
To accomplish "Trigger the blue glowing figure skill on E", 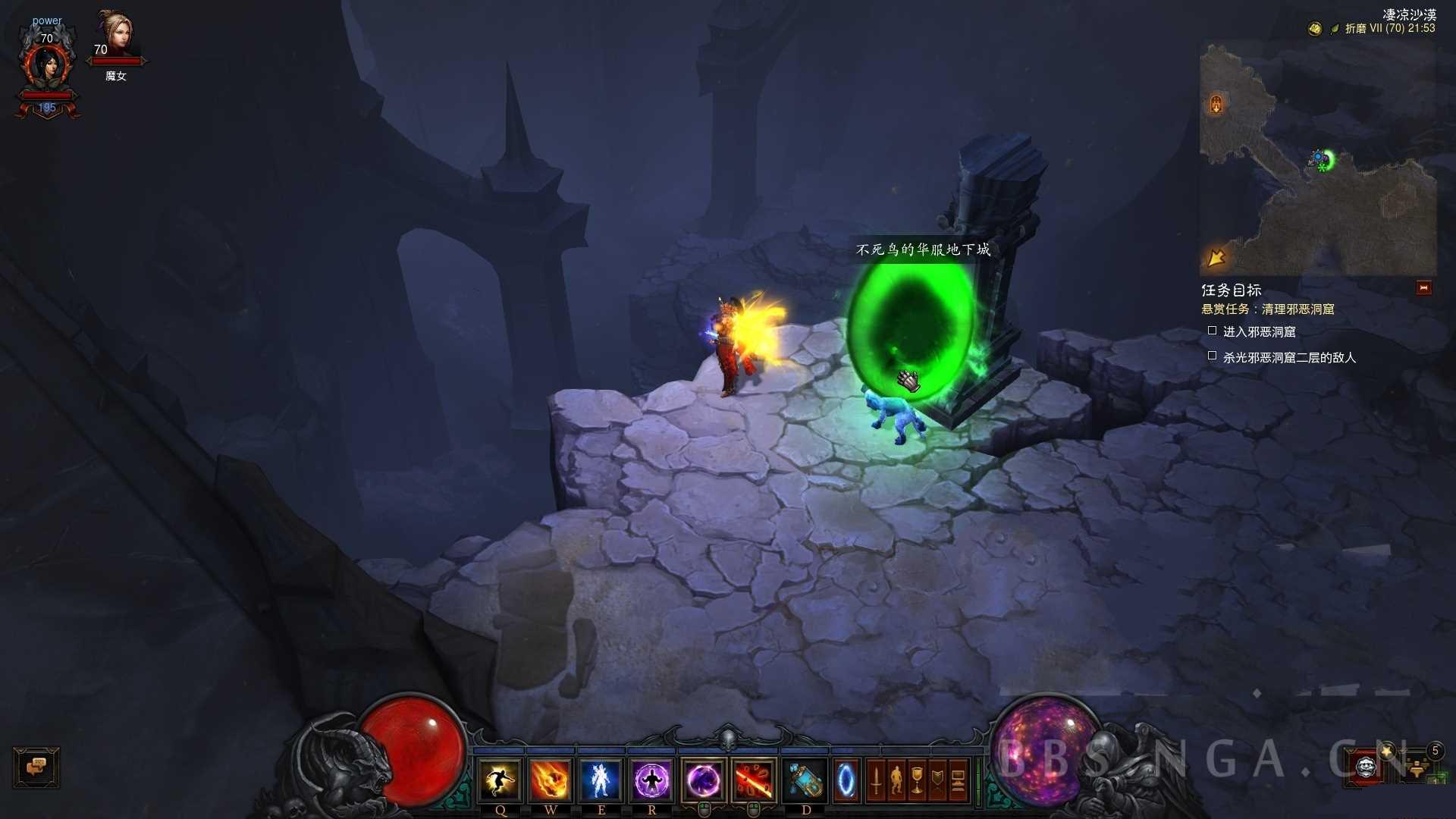I will coord(601,780).
